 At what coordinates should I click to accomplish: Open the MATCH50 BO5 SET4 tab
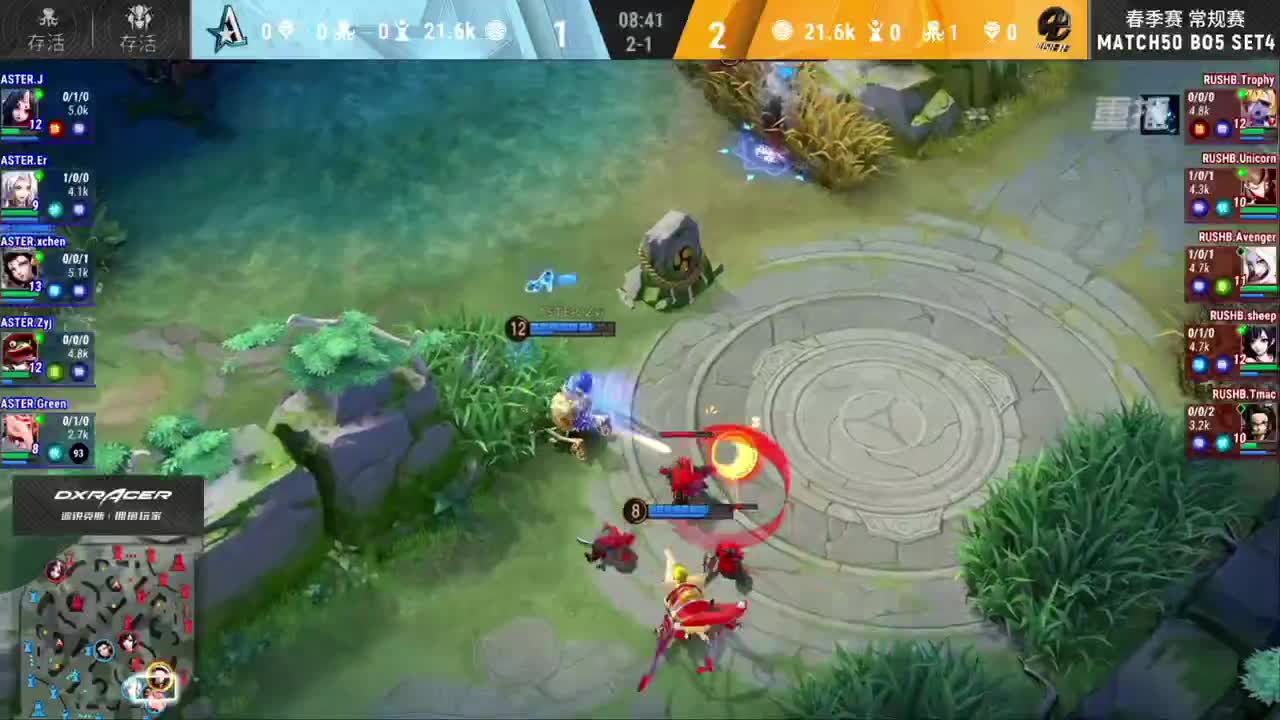coord(1185,42)
